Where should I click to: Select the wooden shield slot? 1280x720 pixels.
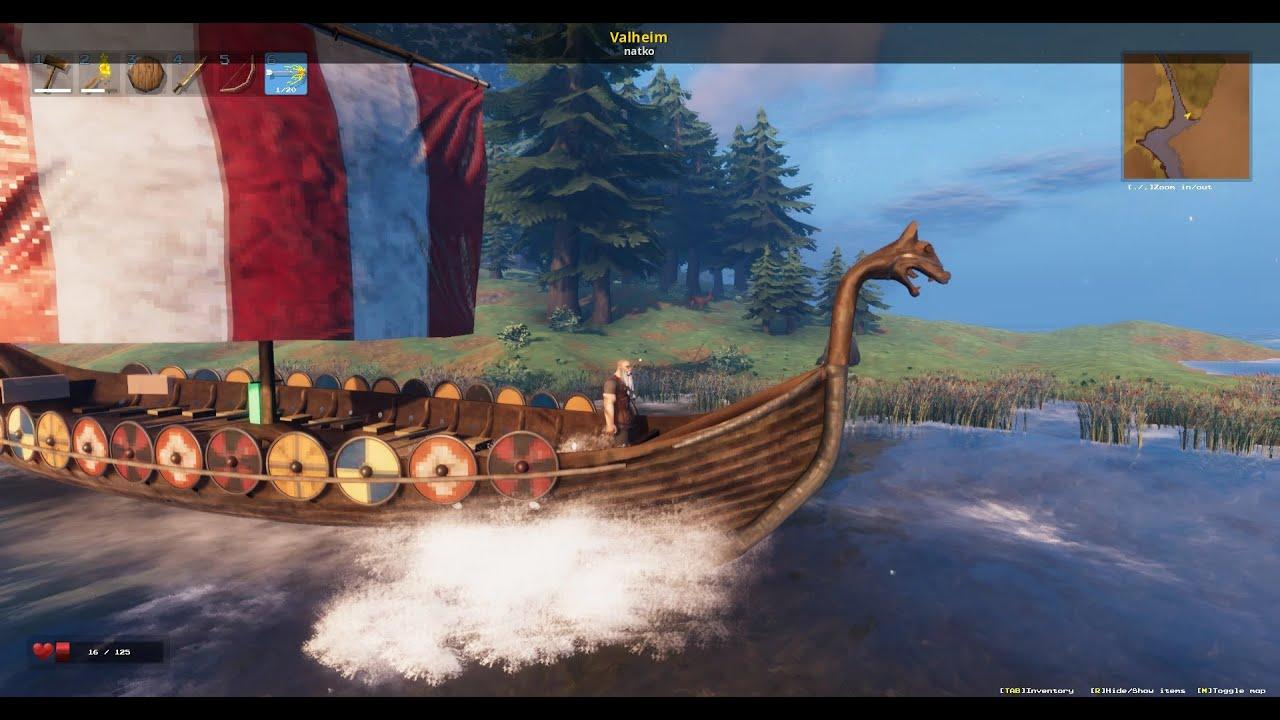tap(146, 74)
